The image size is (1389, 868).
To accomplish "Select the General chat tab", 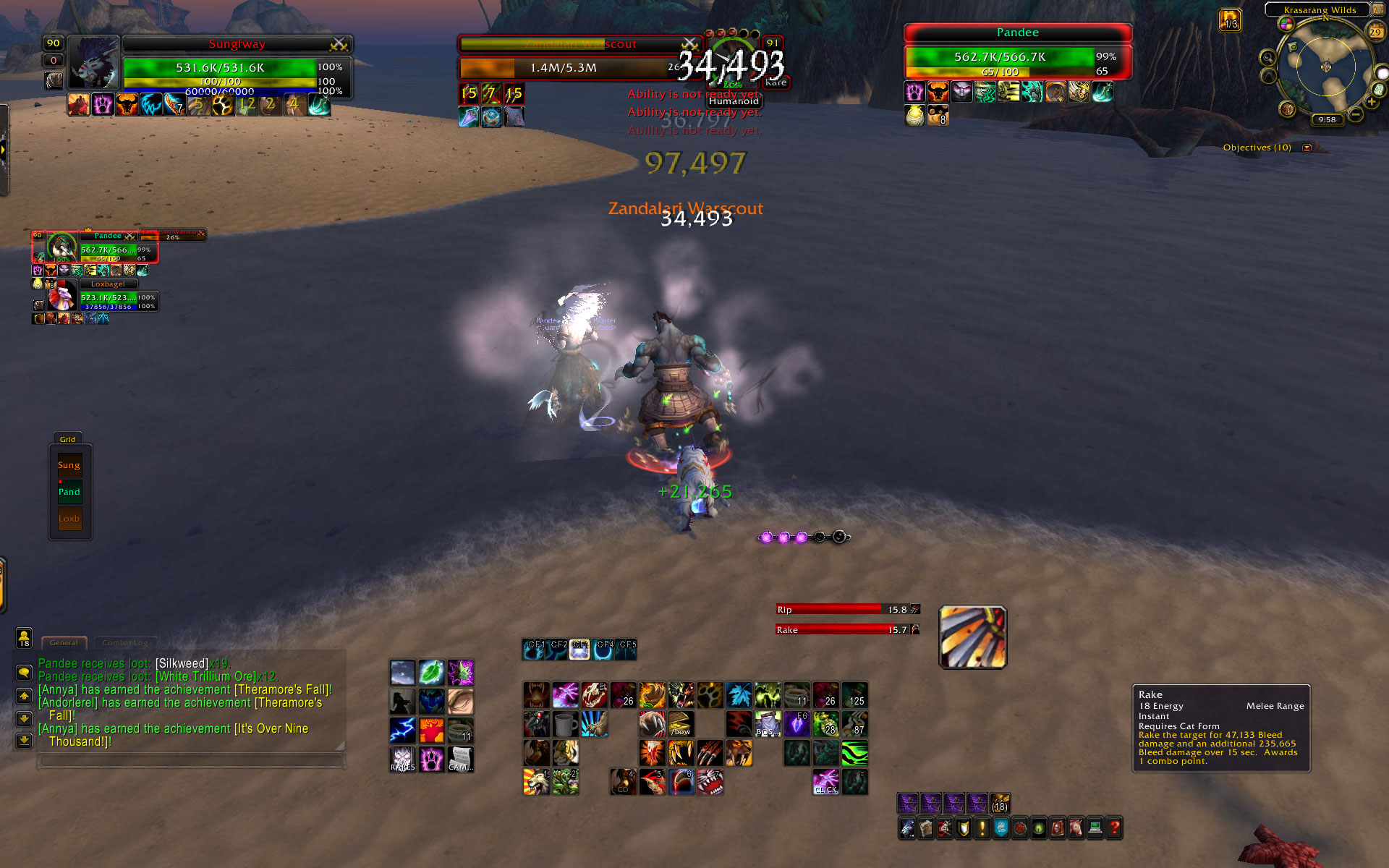I will (64, 642).
